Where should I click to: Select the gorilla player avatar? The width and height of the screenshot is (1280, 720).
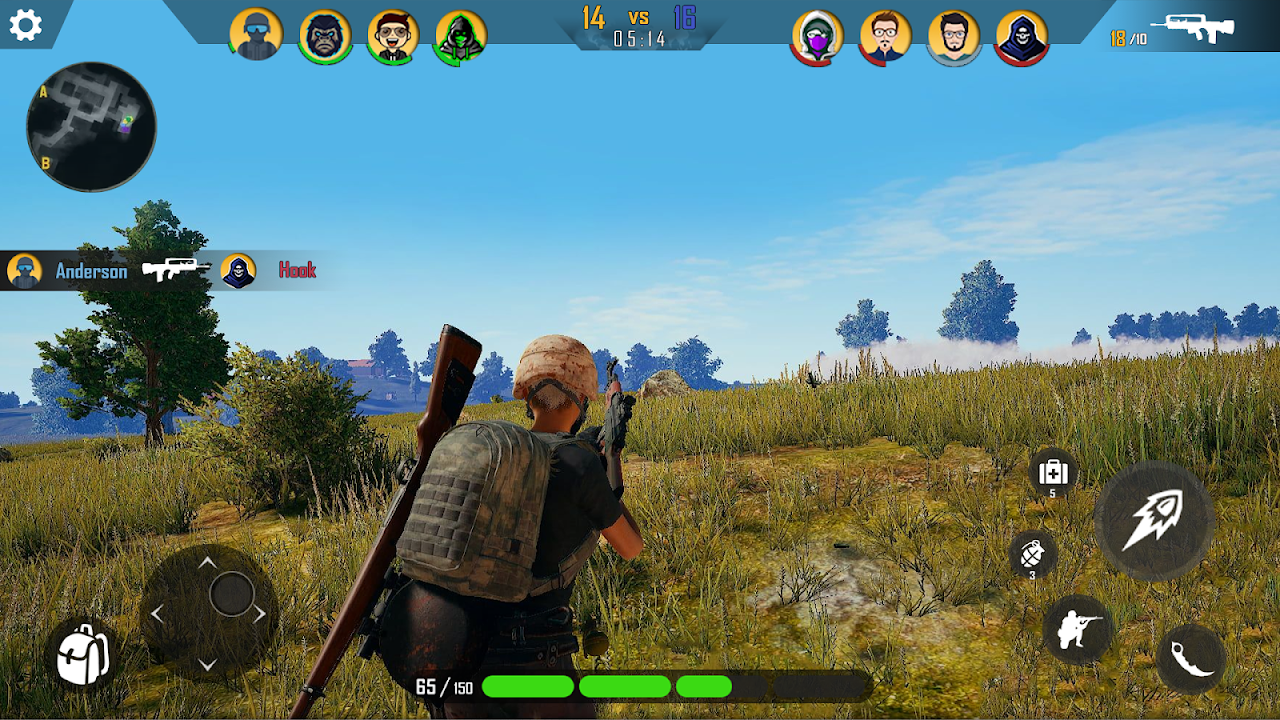325,37
